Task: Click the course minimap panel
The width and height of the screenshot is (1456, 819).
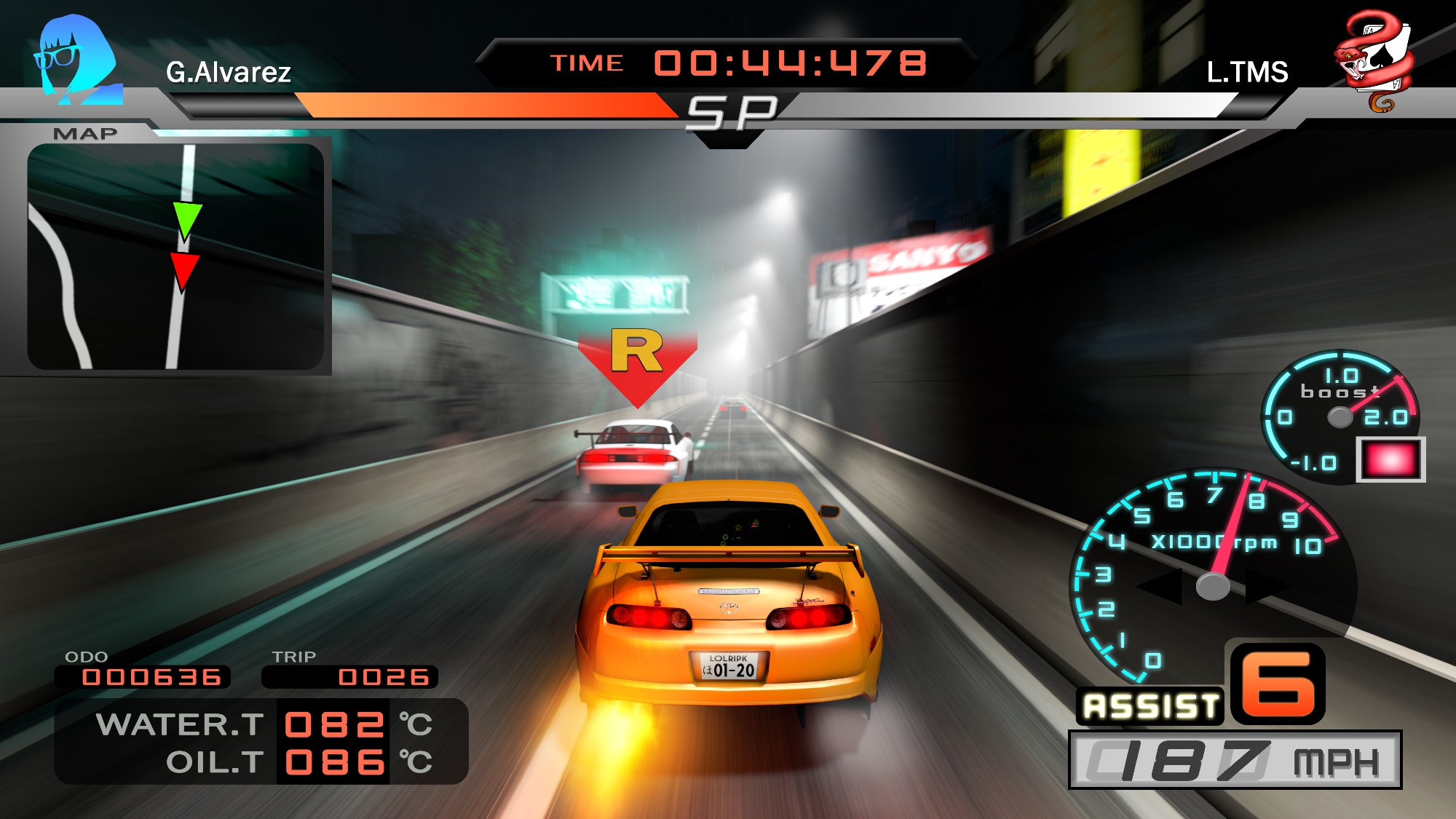Action: tap(175, 256)
